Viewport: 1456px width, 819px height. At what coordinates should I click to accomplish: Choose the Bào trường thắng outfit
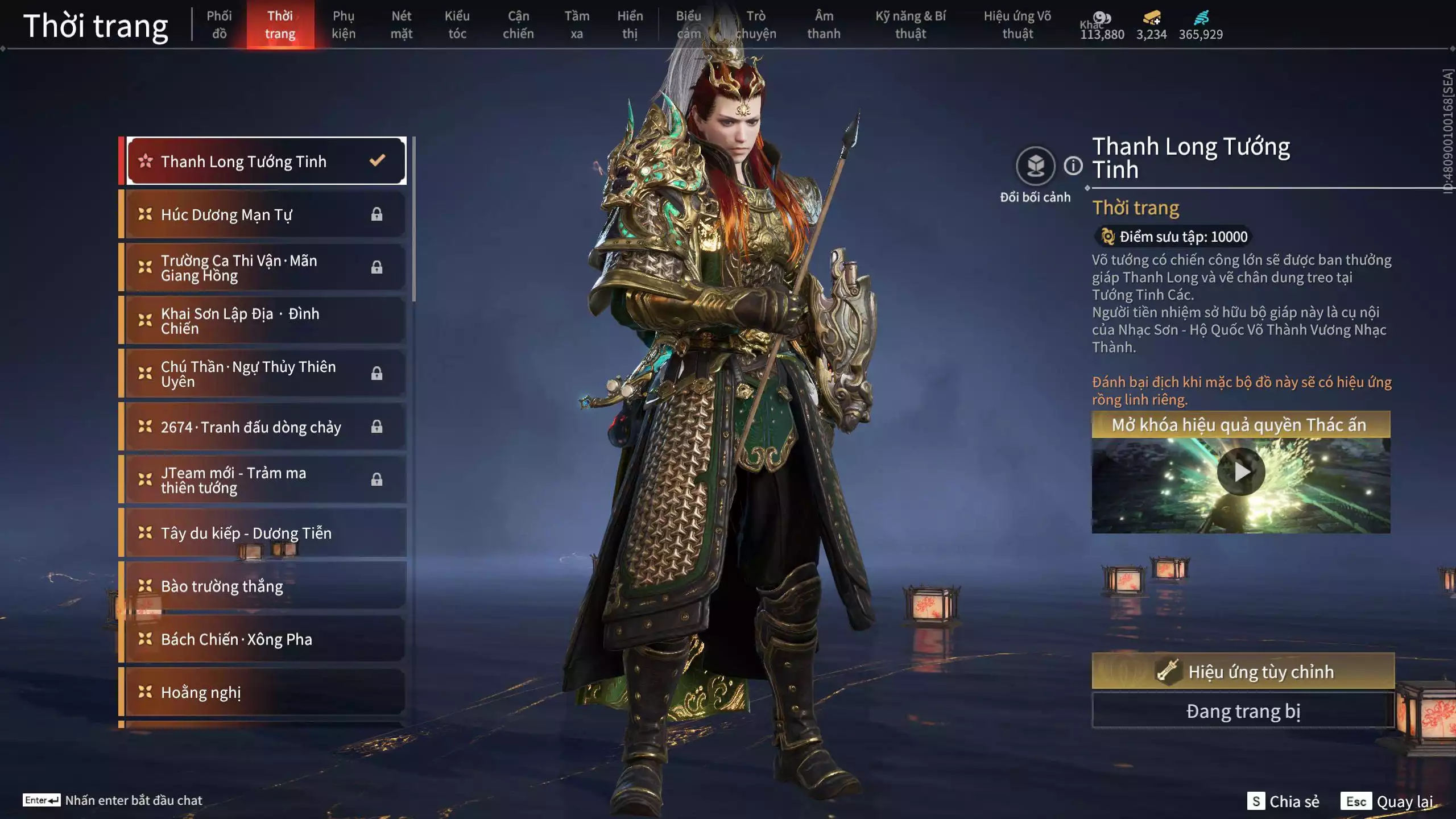coord(265,586)
